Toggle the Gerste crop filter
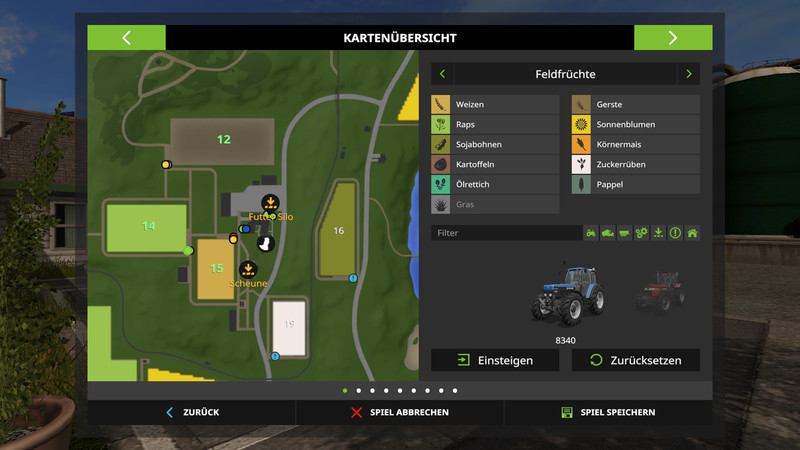Screen dimensions: 800x450 coord(635,104)
